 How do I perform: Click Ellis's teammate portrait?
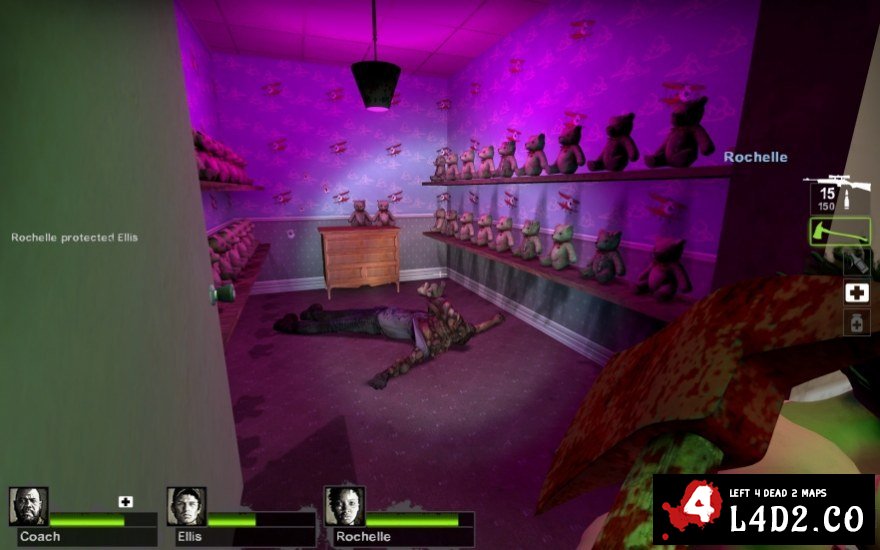(x=187, y=506)
